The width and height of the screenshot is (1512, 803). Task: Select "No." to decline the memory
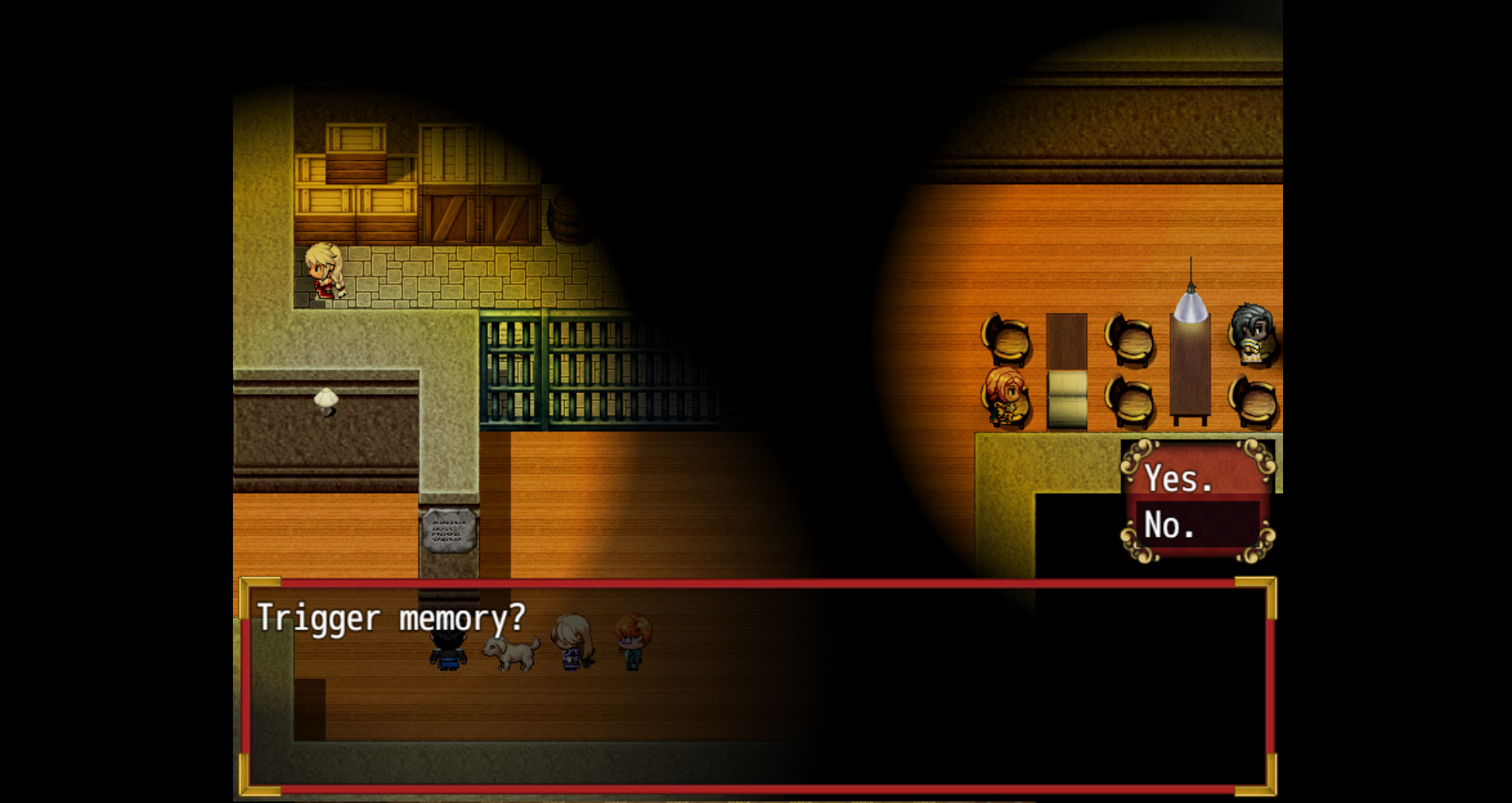pos(1171,524)
